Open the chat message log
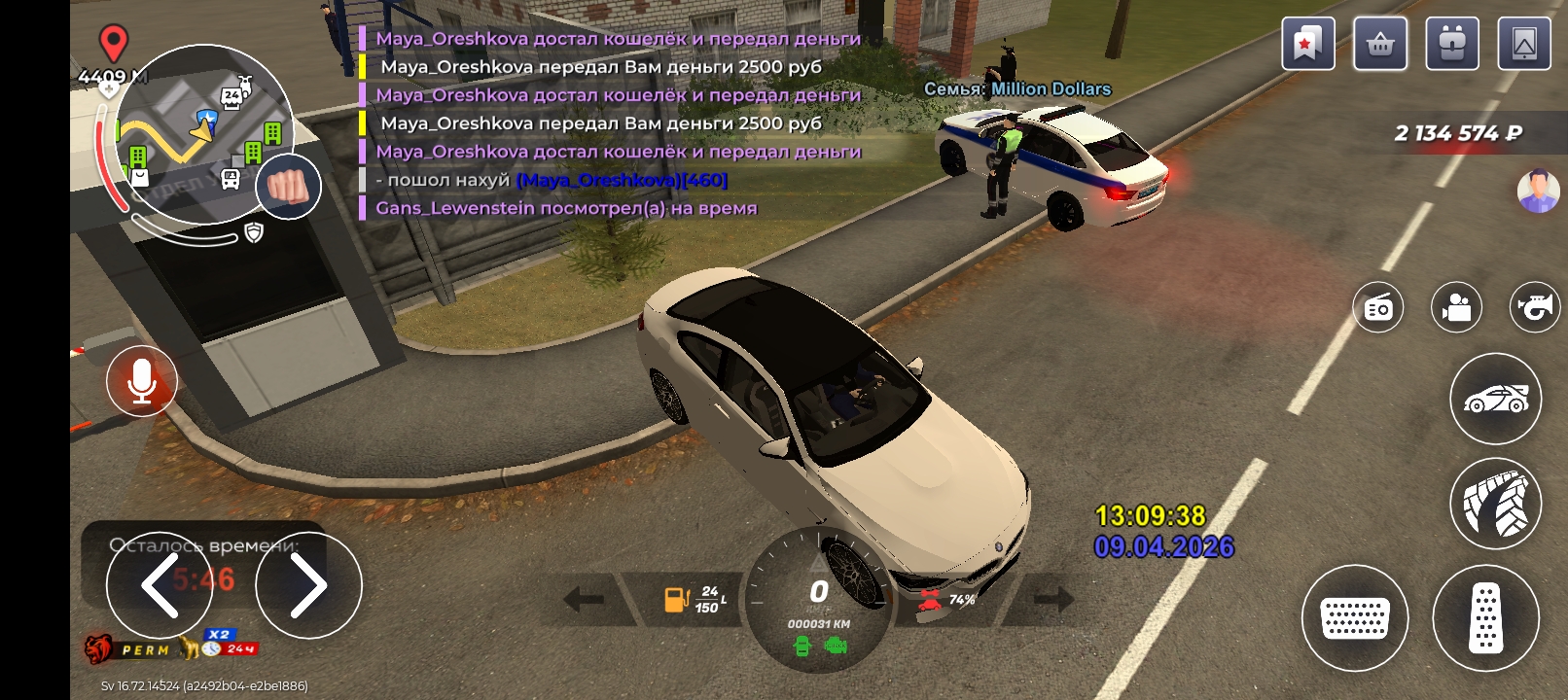Image resolution: width=1568 pixels, height=700 pixels. [613, 123]
